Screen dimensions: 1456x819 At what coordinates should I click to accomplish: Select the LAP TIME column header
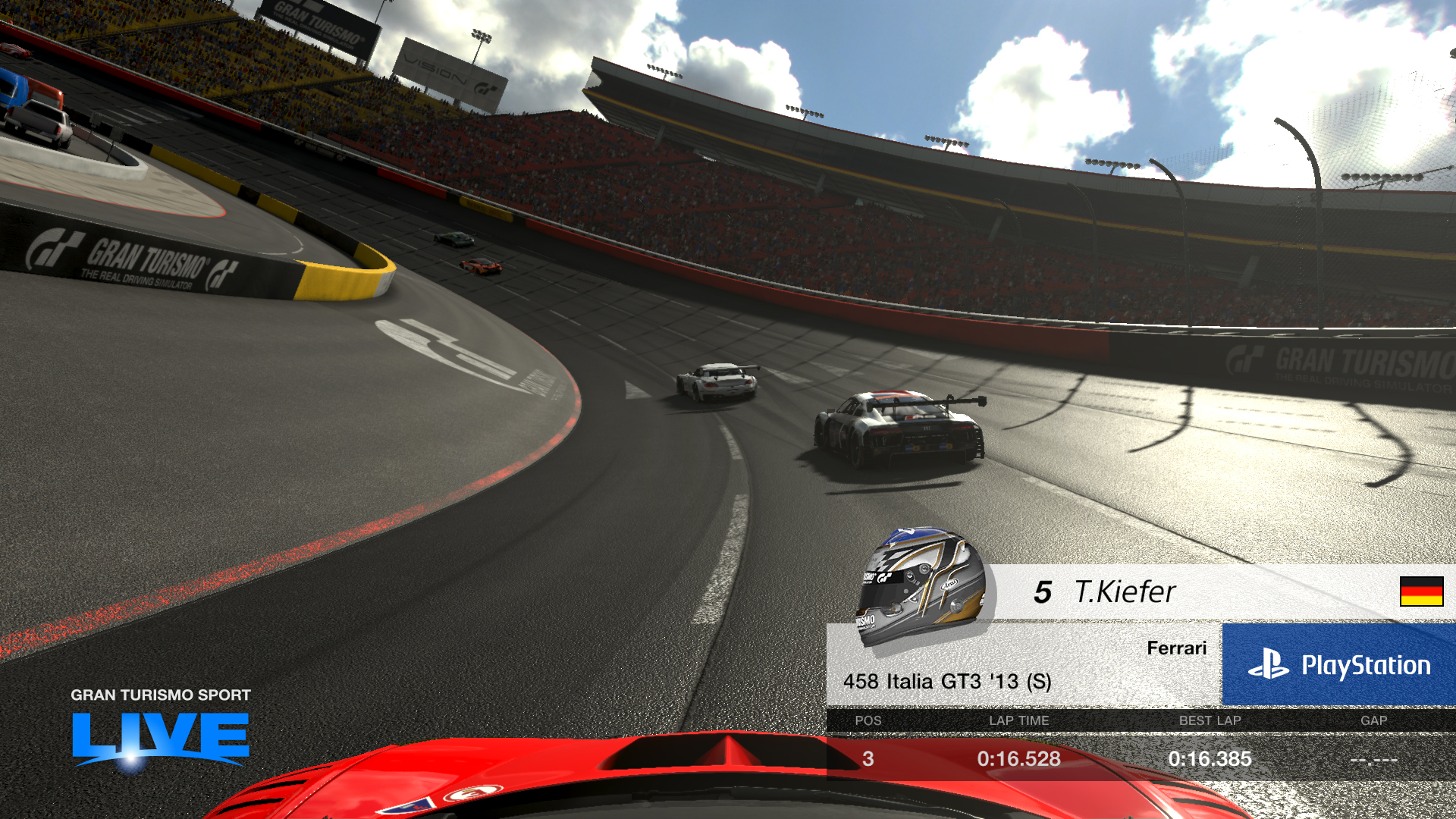(x=1016, y=721)
